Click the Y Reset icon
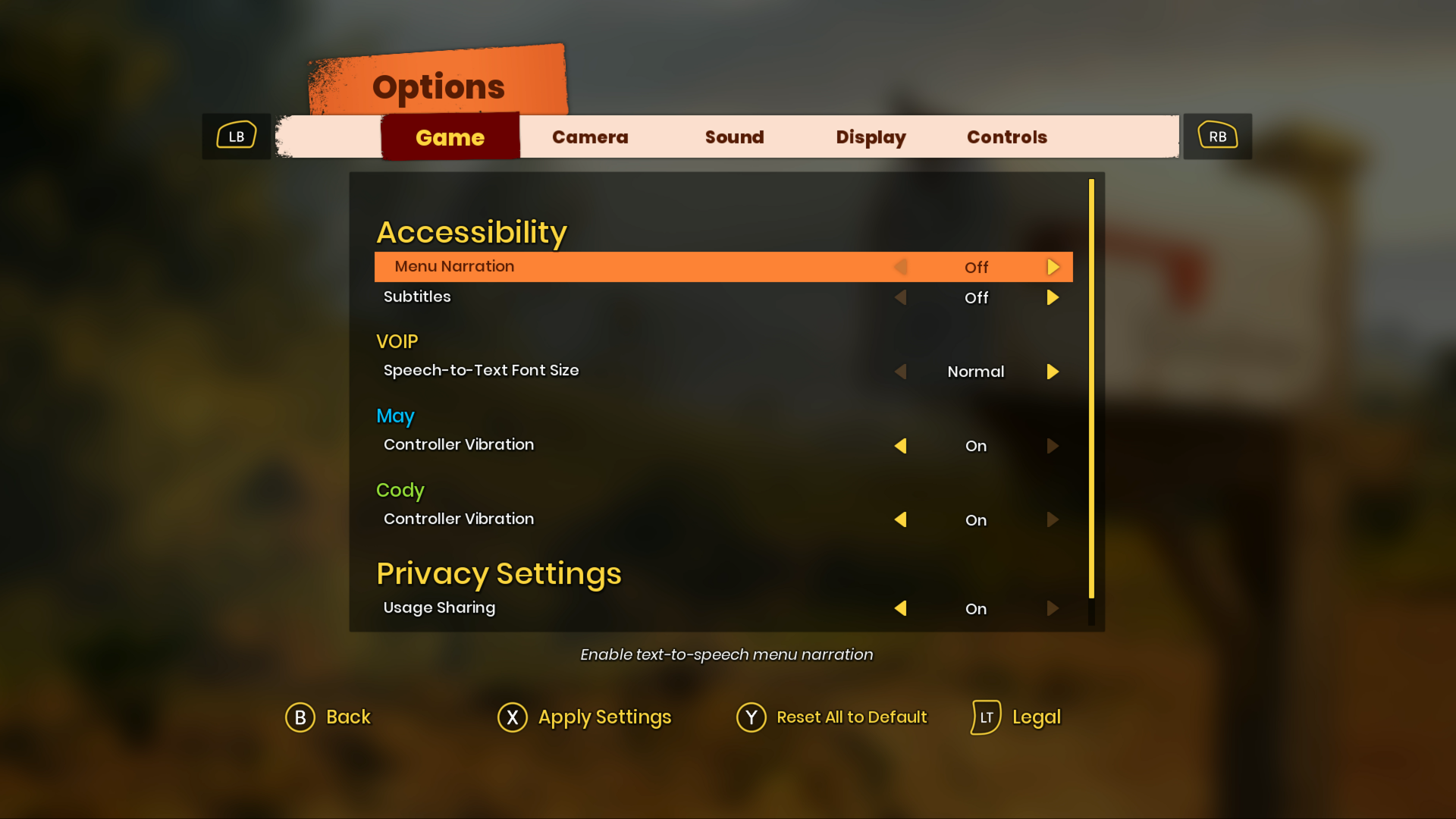 pos(752,717)
